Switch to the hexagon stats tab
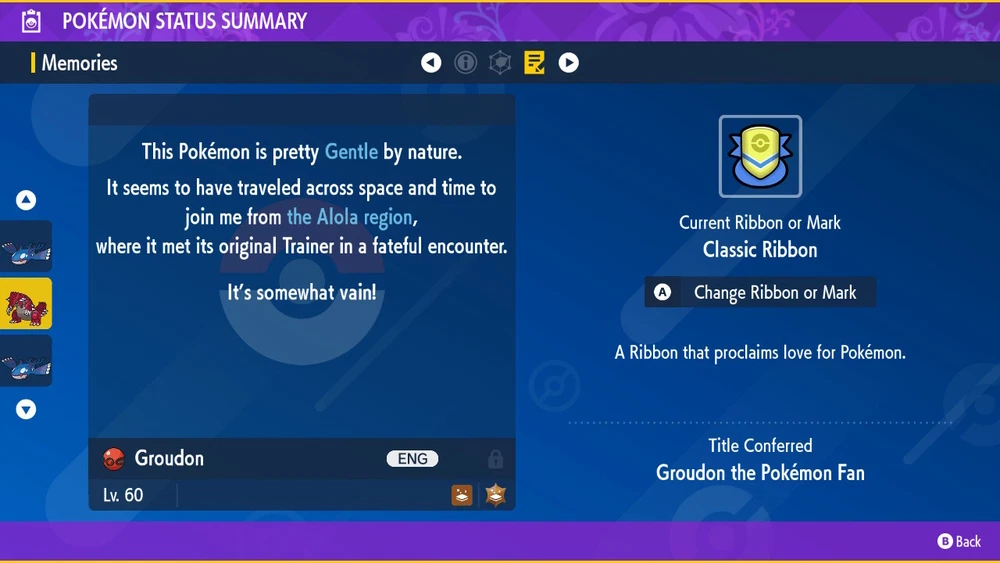The width and height of the screenshot is (1000, 563). (500, 63)
